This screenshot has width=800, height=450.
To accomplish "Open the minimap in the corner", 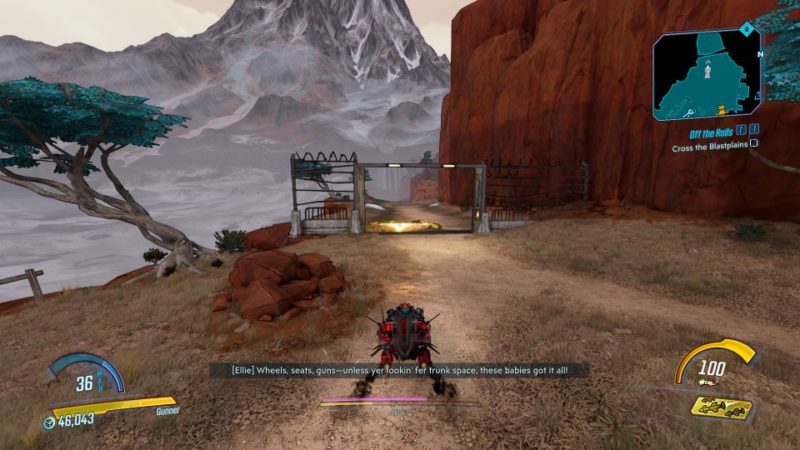I will tap(707, 75).
